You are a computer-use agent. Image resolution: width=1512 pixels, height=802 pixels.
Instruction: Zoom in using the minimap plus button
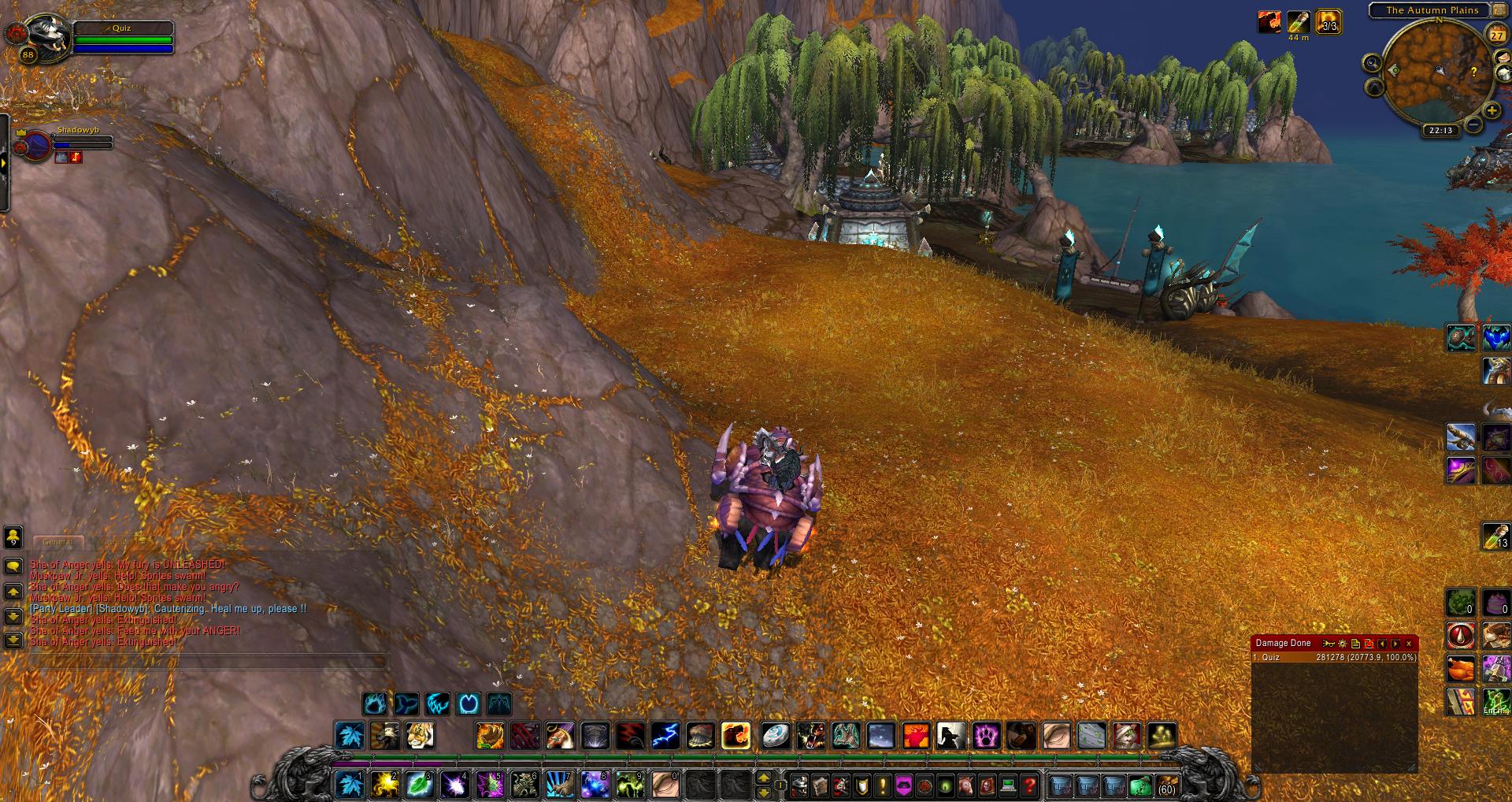[x=1492, y=110]
